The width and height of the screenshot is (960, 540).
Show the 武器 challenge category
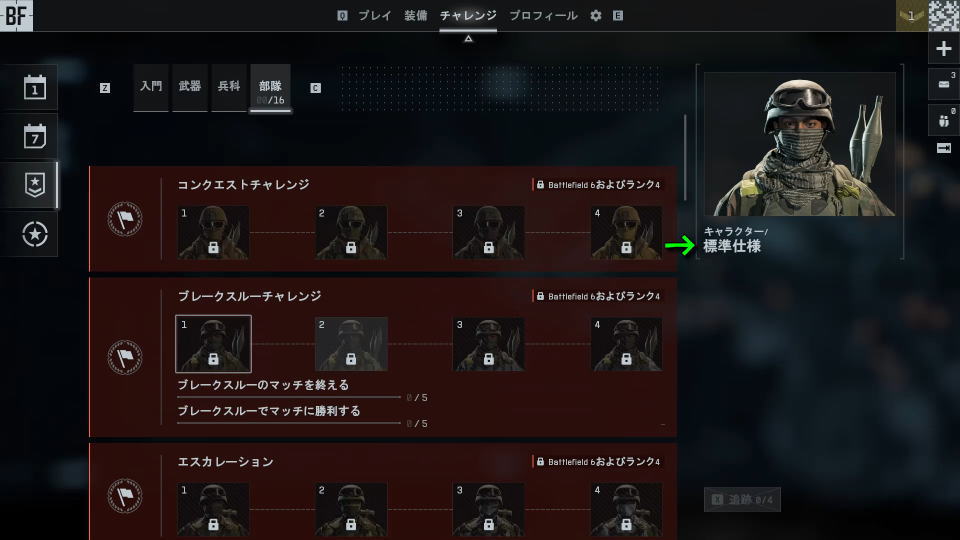click(x=190, y=87)
